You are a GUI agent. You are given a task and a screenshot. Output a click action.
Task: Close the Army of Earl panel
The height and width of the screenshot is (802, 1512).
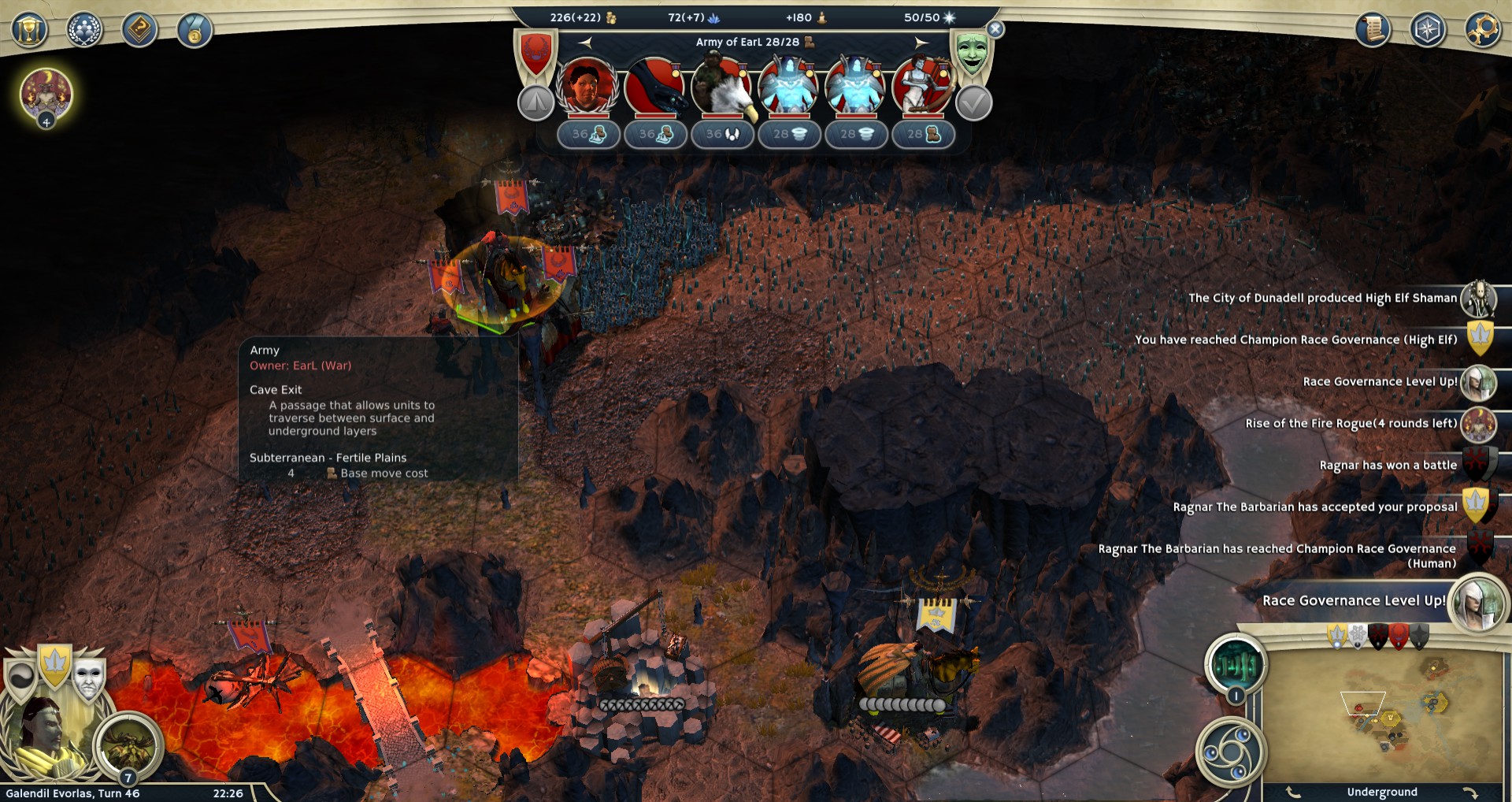click(x=995, y=30)
